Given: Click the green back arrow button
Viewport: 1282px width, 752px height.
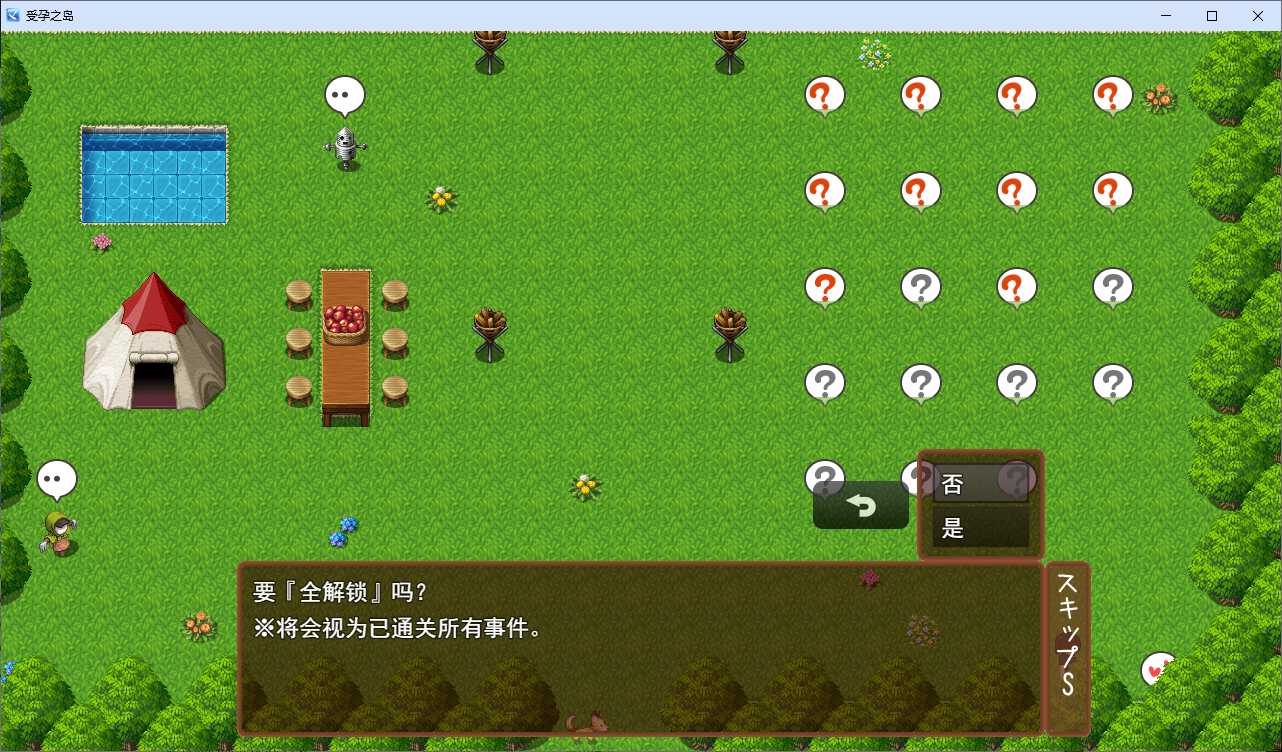Looking at the screenshot, I should tap(860, 506).
